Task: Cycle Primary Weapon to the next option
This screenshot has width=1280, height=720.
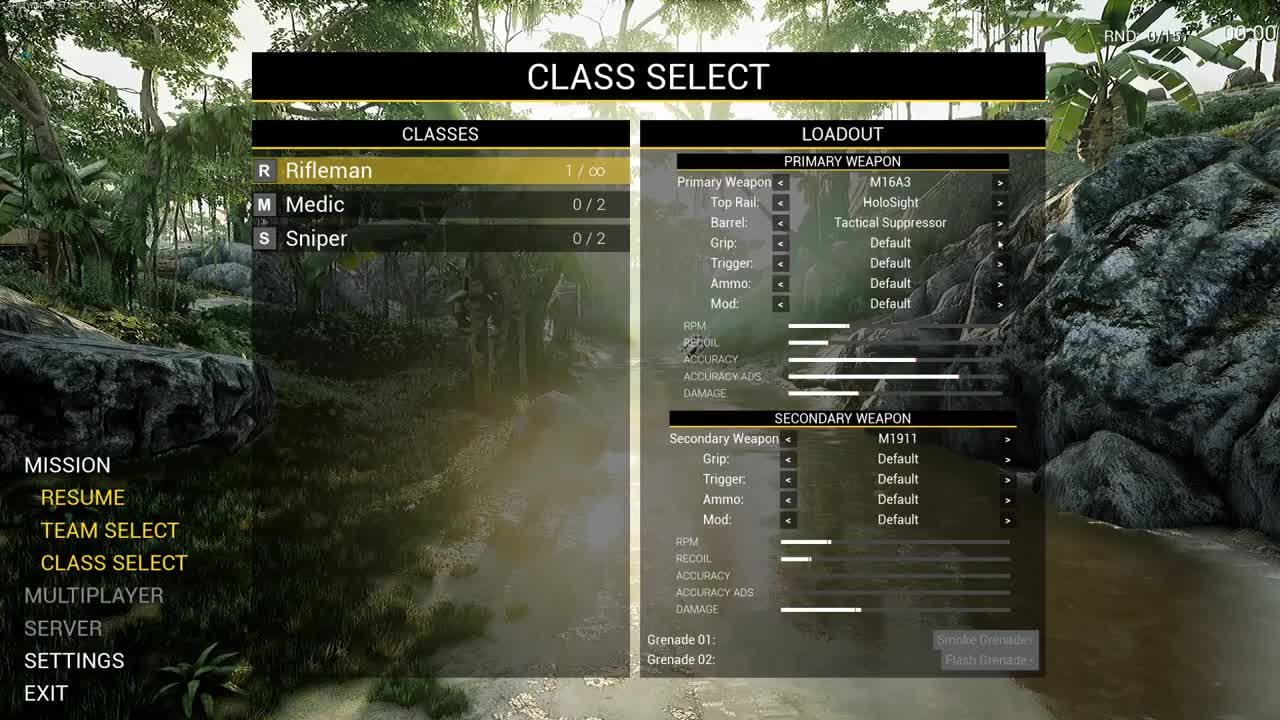Action: pos(999,182)
